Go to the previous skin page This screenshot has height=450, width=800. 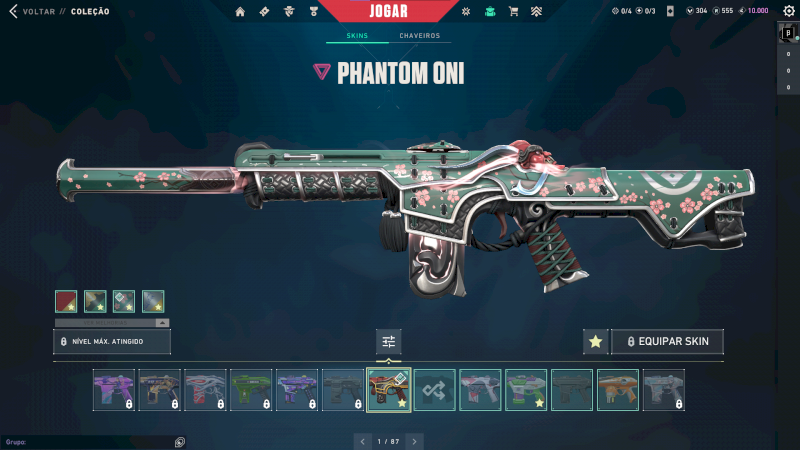point(362,440)
